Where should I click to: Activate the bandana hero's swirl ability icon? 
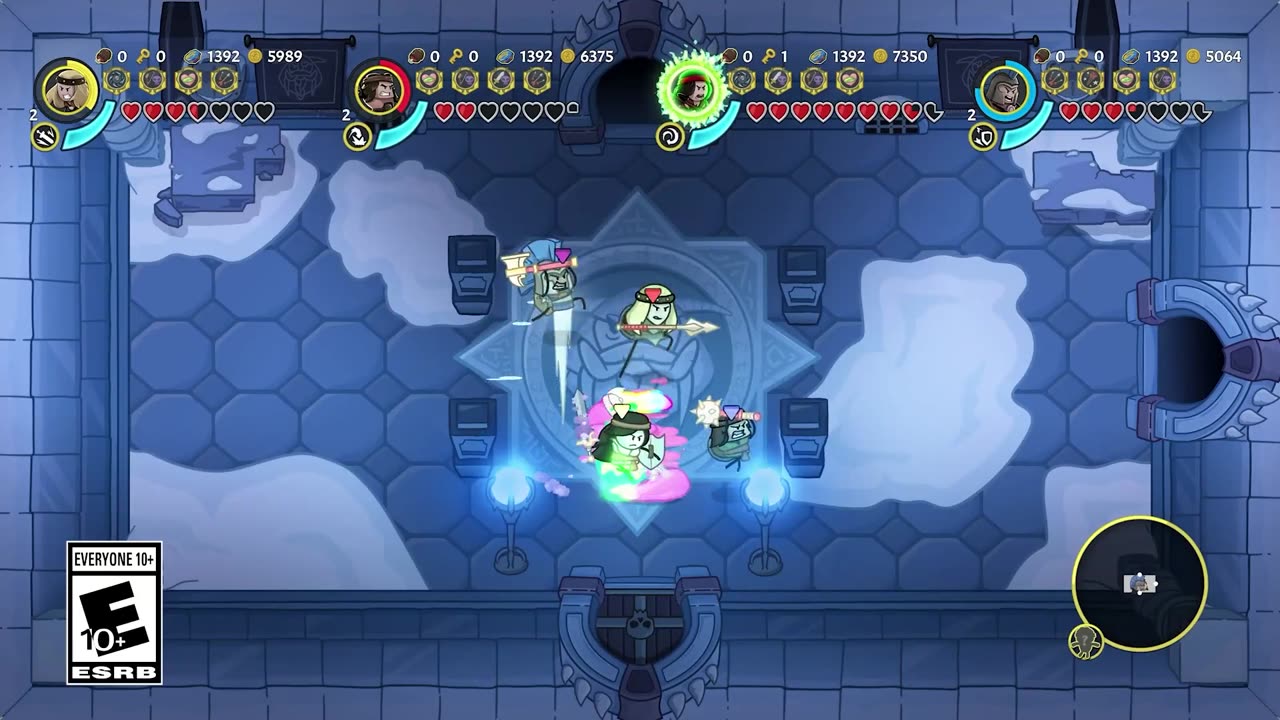click(670, 136)
